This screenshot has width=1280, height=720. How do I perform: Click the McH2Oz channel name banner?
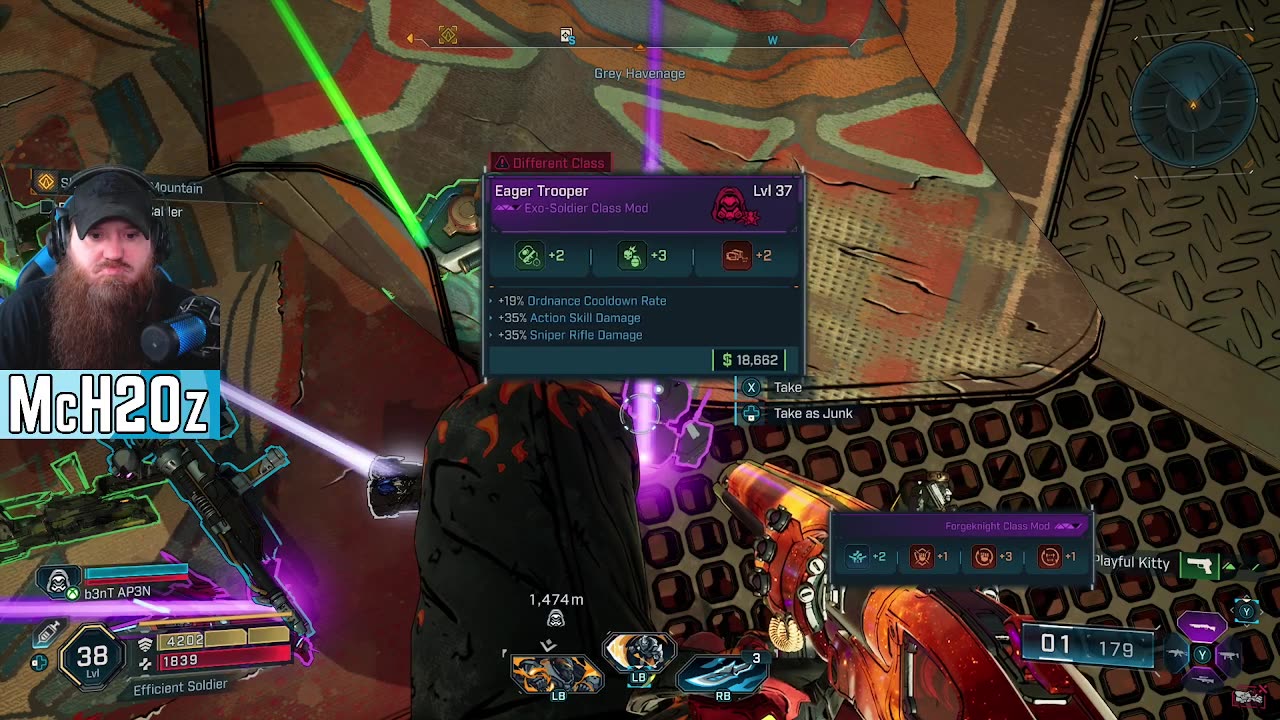pyautogui.click(x=109, y=405)
